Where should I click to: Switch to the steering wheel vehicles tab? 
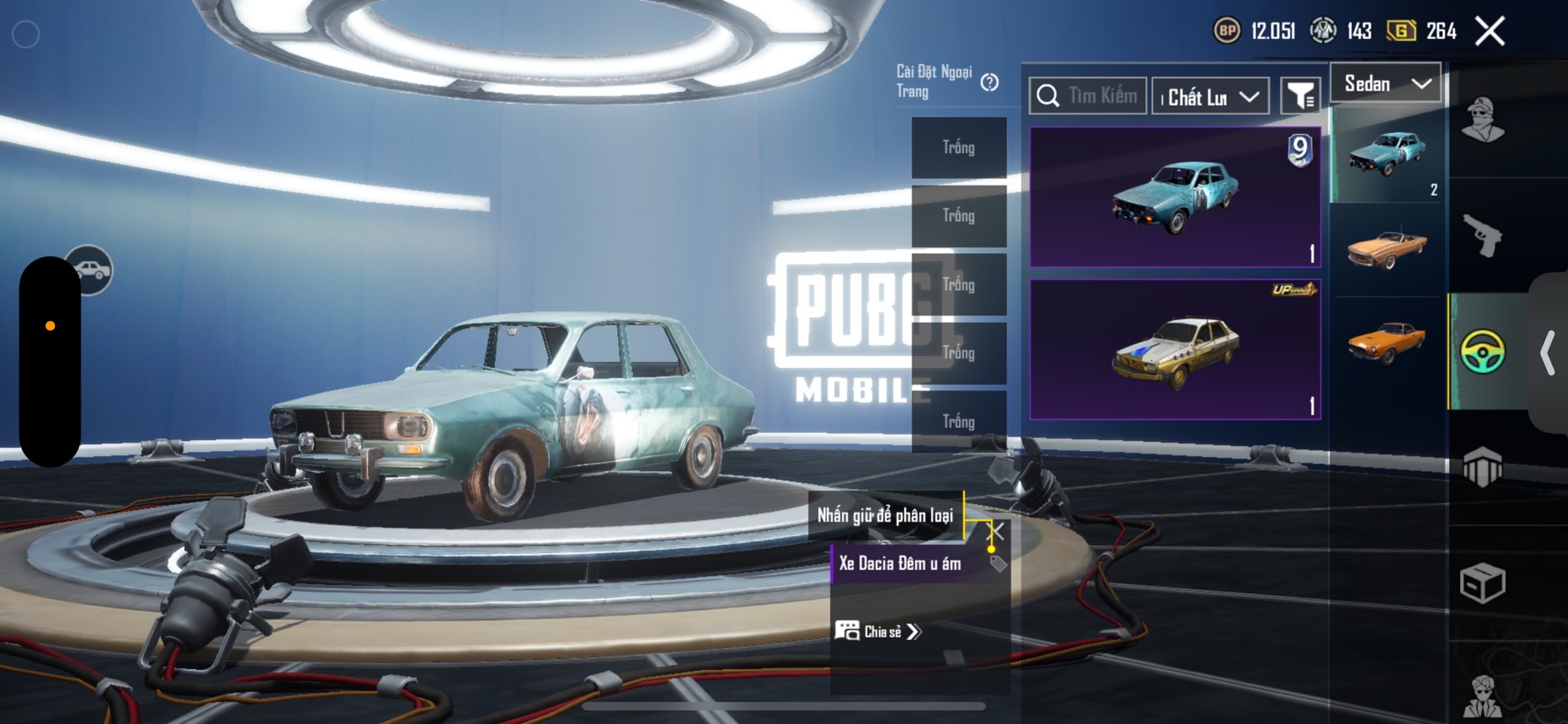click(x=1482, y=351)
